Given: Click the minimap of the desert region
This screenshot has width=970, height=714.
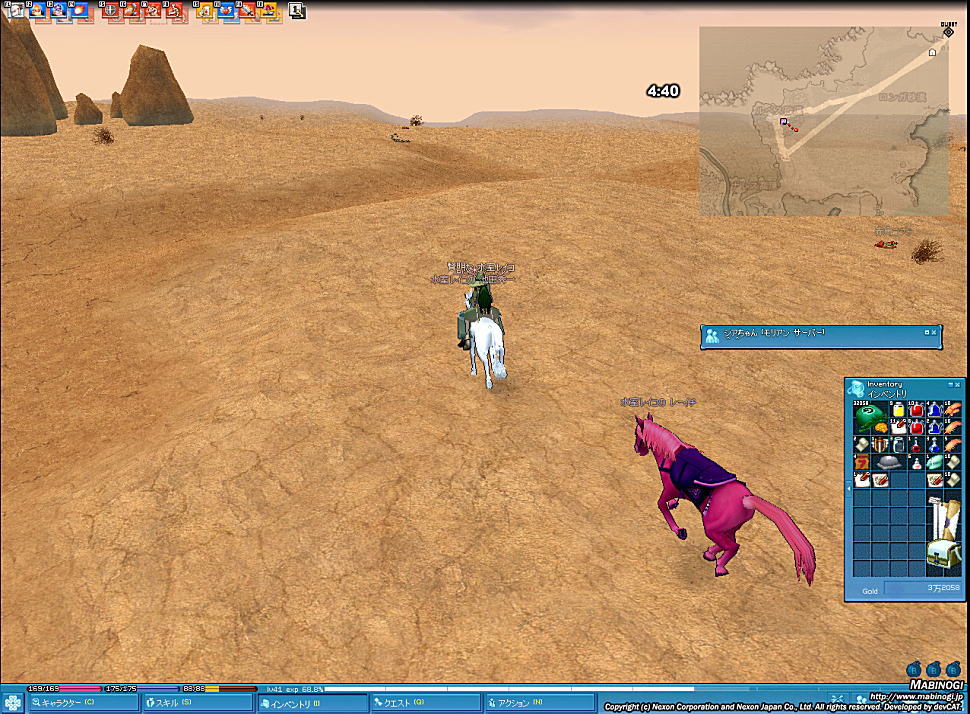Looking at the screenshot, I should point(823,122).
